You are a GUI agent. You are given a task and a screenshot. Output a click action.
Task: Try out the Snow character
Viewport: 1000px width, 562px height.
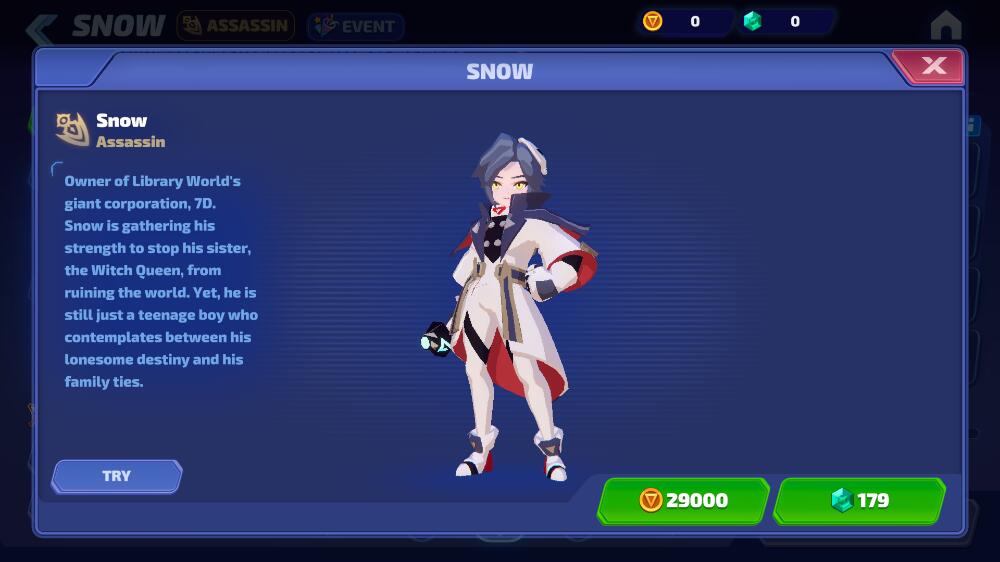tap(117, 476)
